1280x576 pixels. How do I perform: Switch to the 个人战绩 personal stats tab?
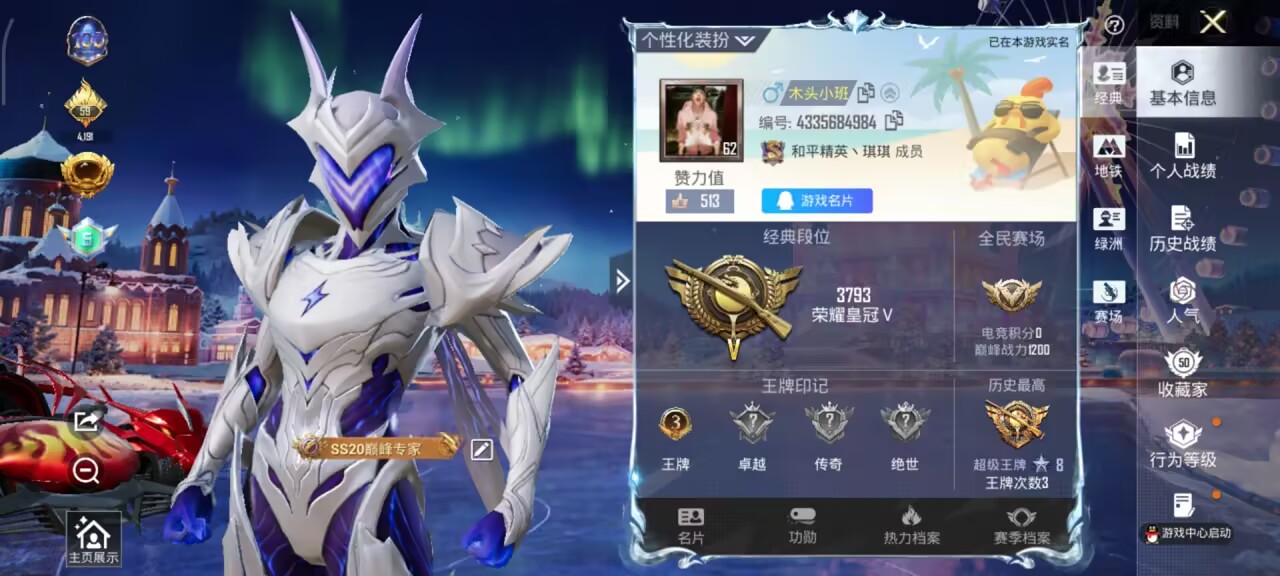point(1183,157)
